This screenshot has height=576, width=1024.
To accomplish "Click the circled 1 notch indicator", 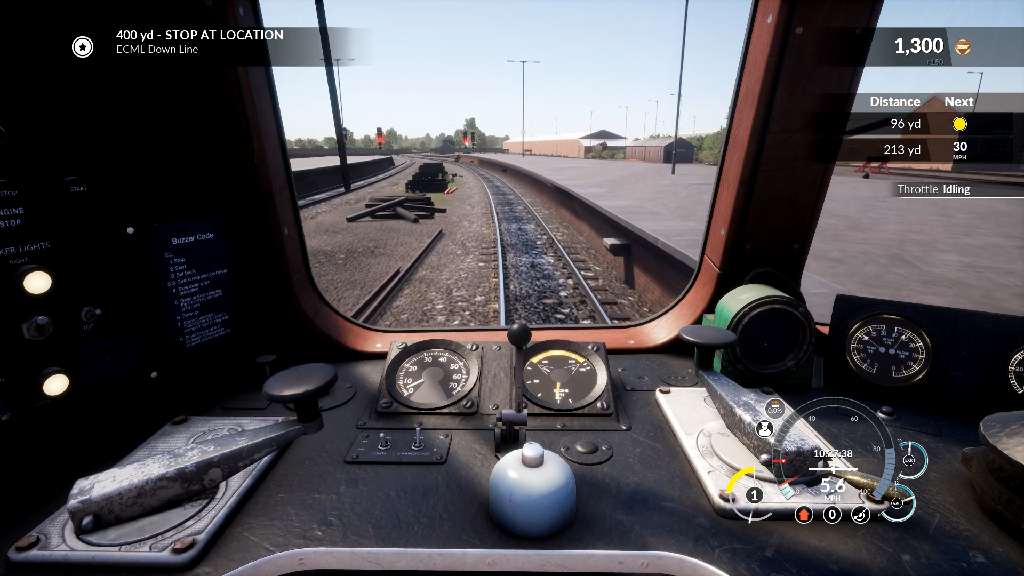I will point(754,495).
